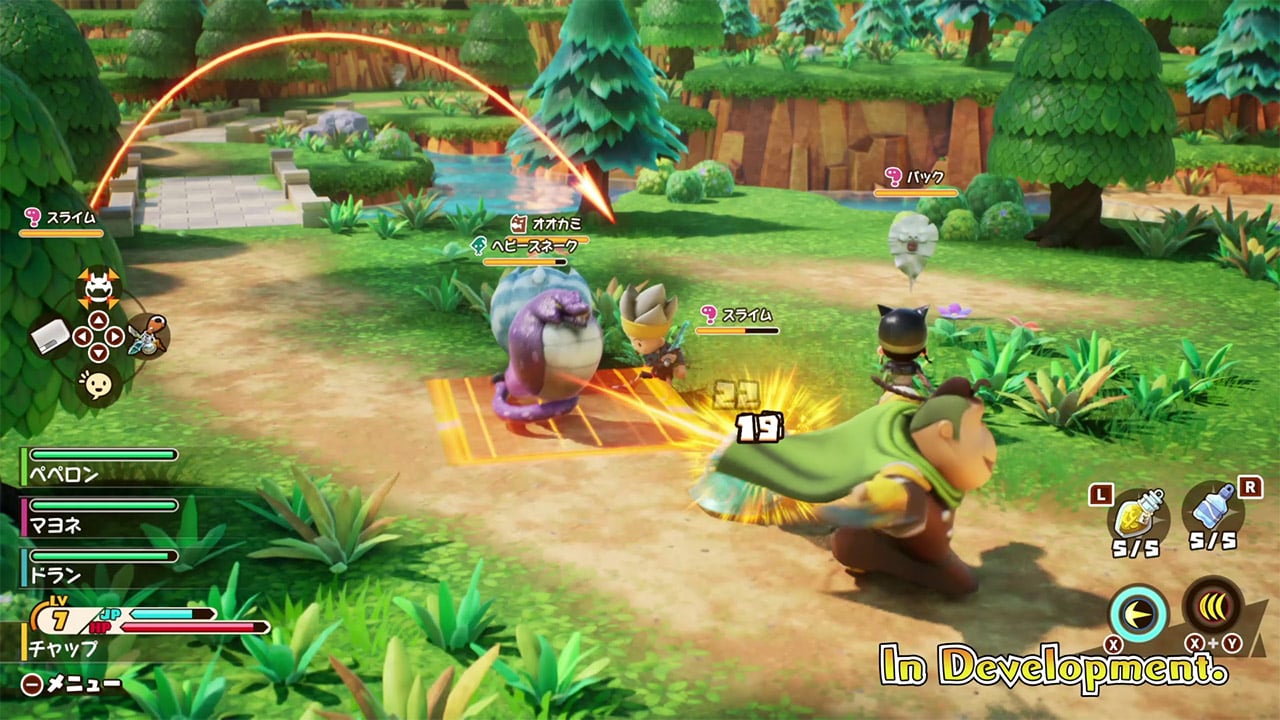Viewport: 1280px width, 720px height.
Task: Select the weapon attack icon on the command wheel
Action: pyautogui.click(x=148, y=337)
